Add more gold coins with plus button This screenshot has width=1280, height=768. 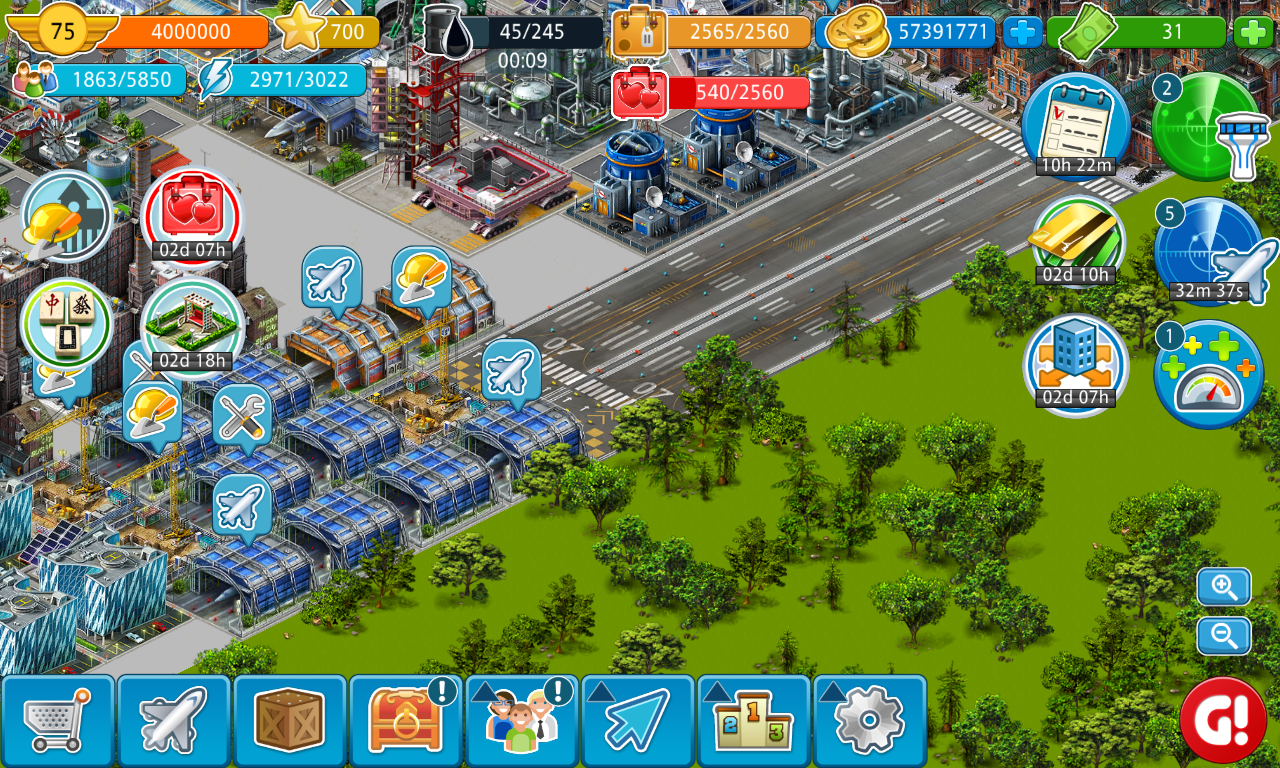pos(1022,32)
